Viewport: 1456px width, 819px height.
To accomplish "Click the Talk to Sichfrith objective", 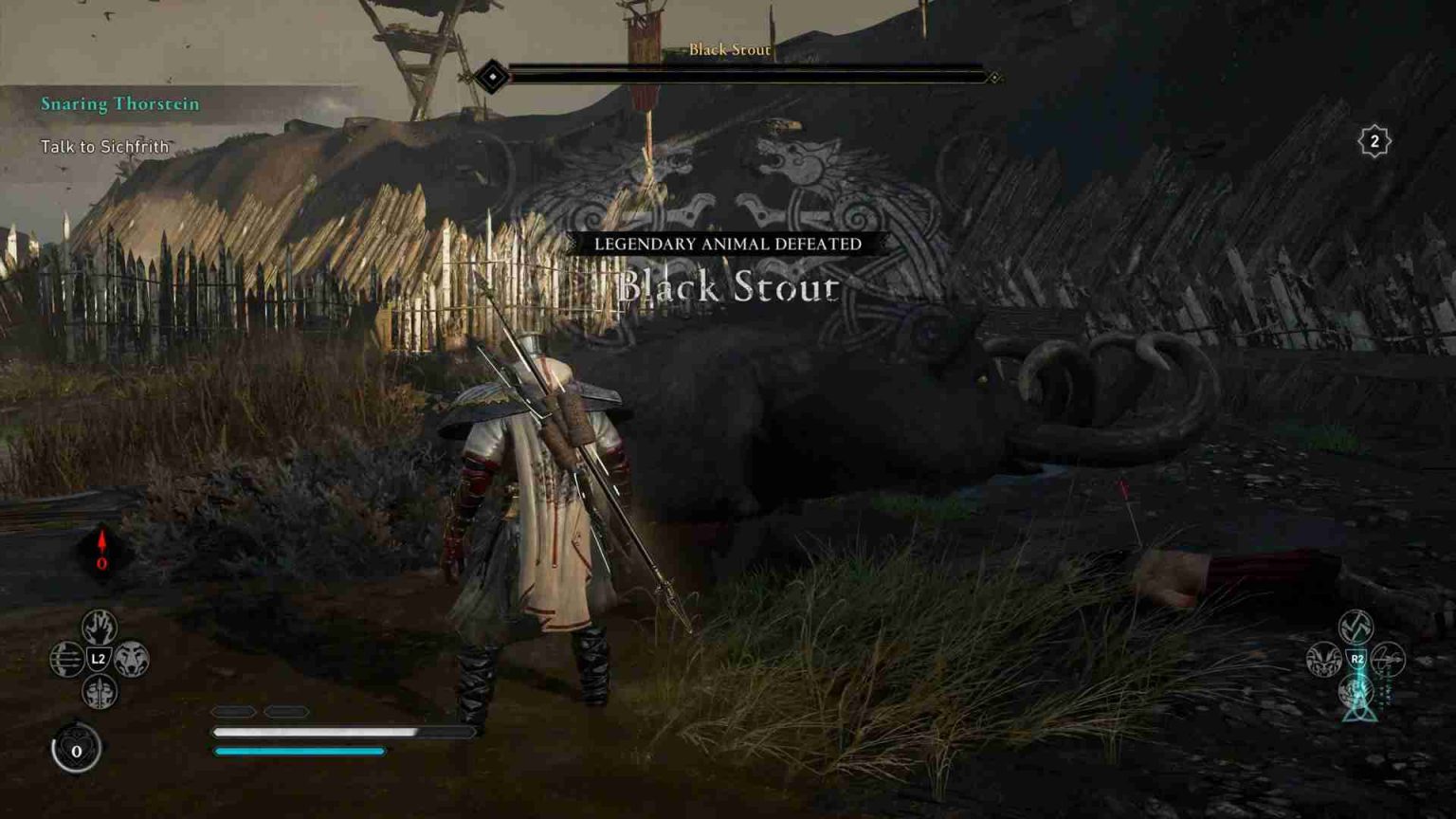I will tap(104, 147).
